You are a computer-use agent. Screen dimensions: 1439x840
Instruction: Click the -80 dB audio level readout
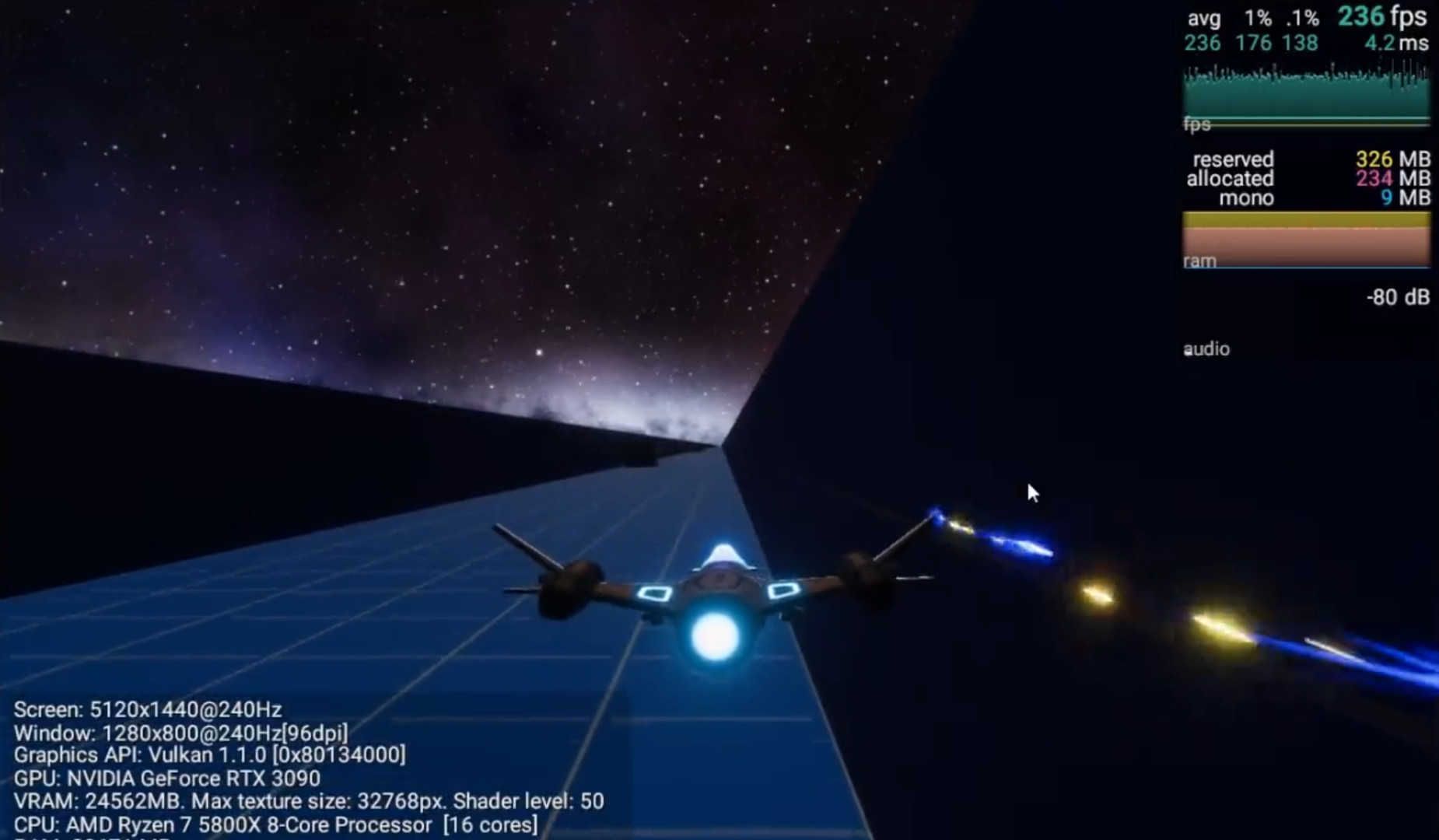pyautogui.click(x=1396, y=297)
